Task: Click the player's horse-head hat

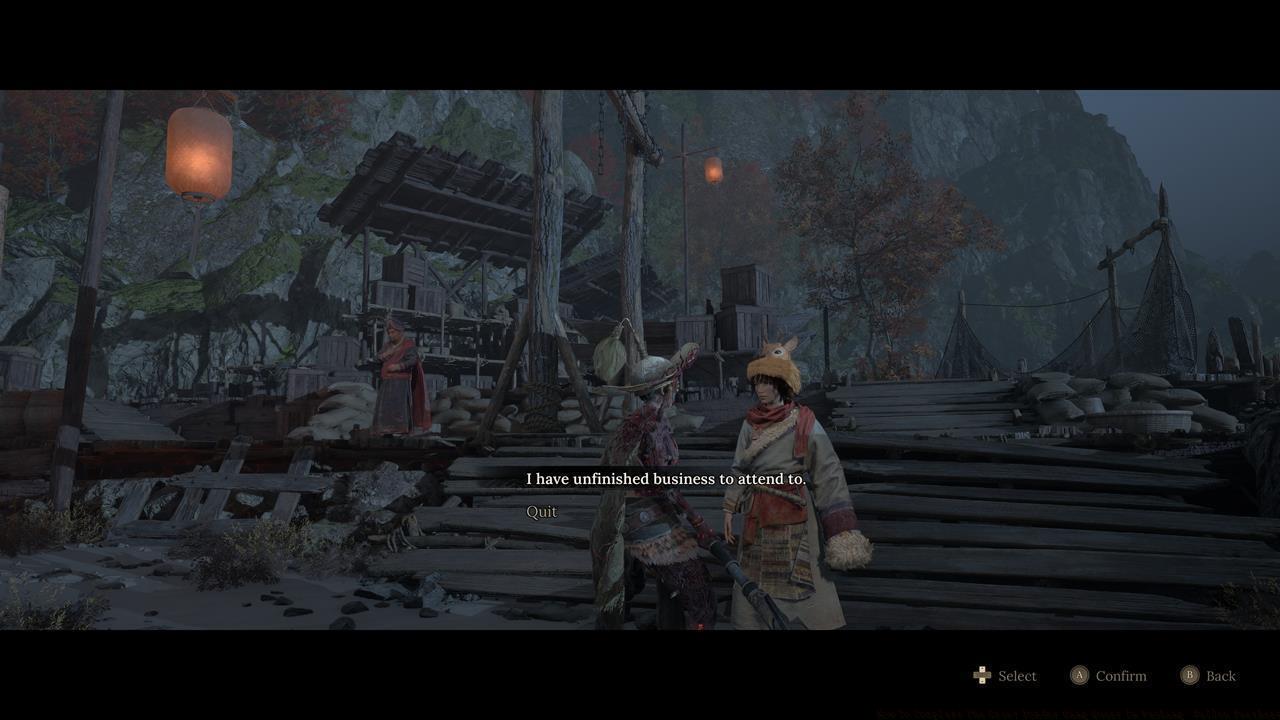Action: [x=772, y=362]
